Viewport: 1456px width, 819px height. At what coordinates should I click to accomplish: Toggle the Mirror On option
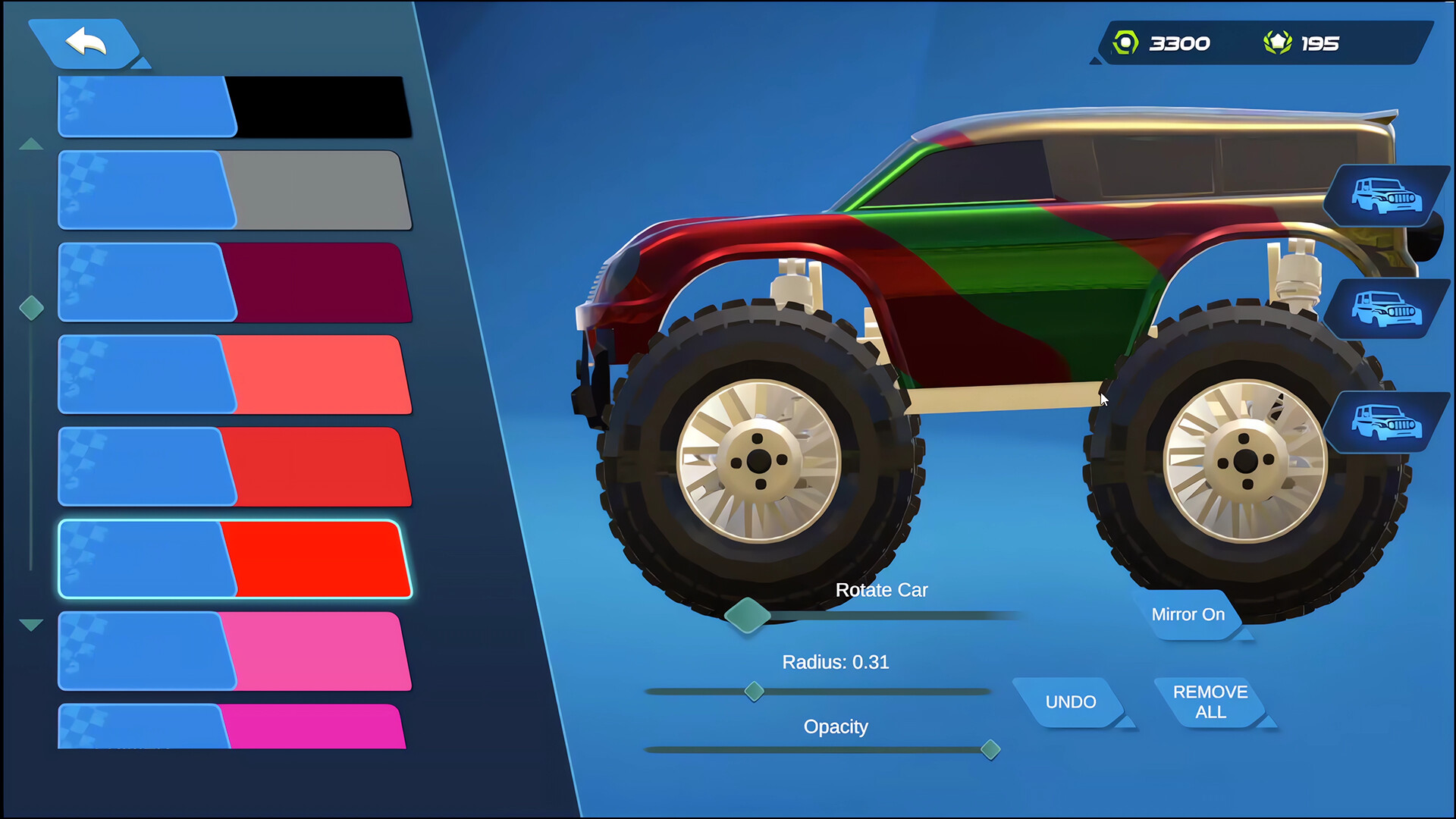(1188, 615)
